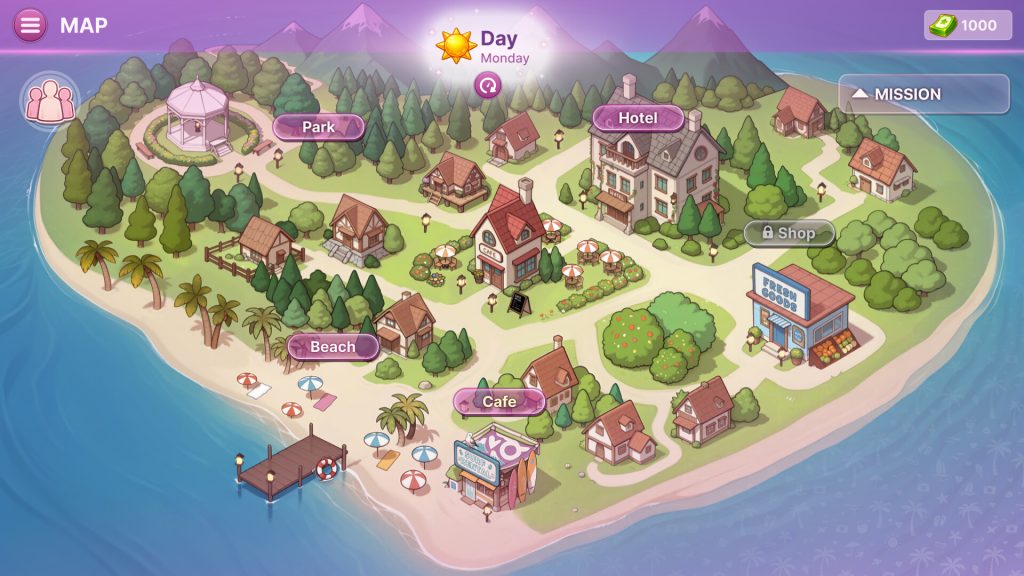This screenshot has width=1024, height=576.
Task: Enter the Cafe location
Action: tap(499, 402)
